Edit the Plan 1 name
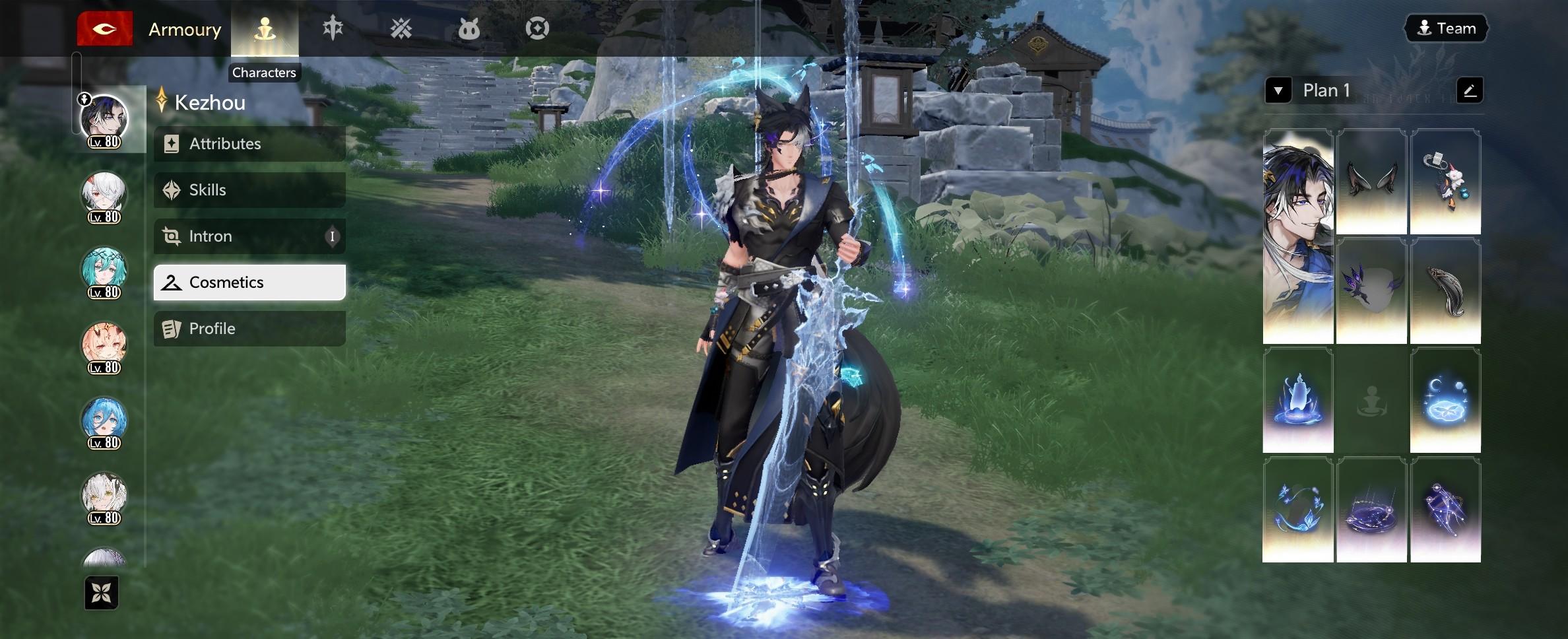The height and width of the screenshot is (639, 1568). (x=1470, y=90)
